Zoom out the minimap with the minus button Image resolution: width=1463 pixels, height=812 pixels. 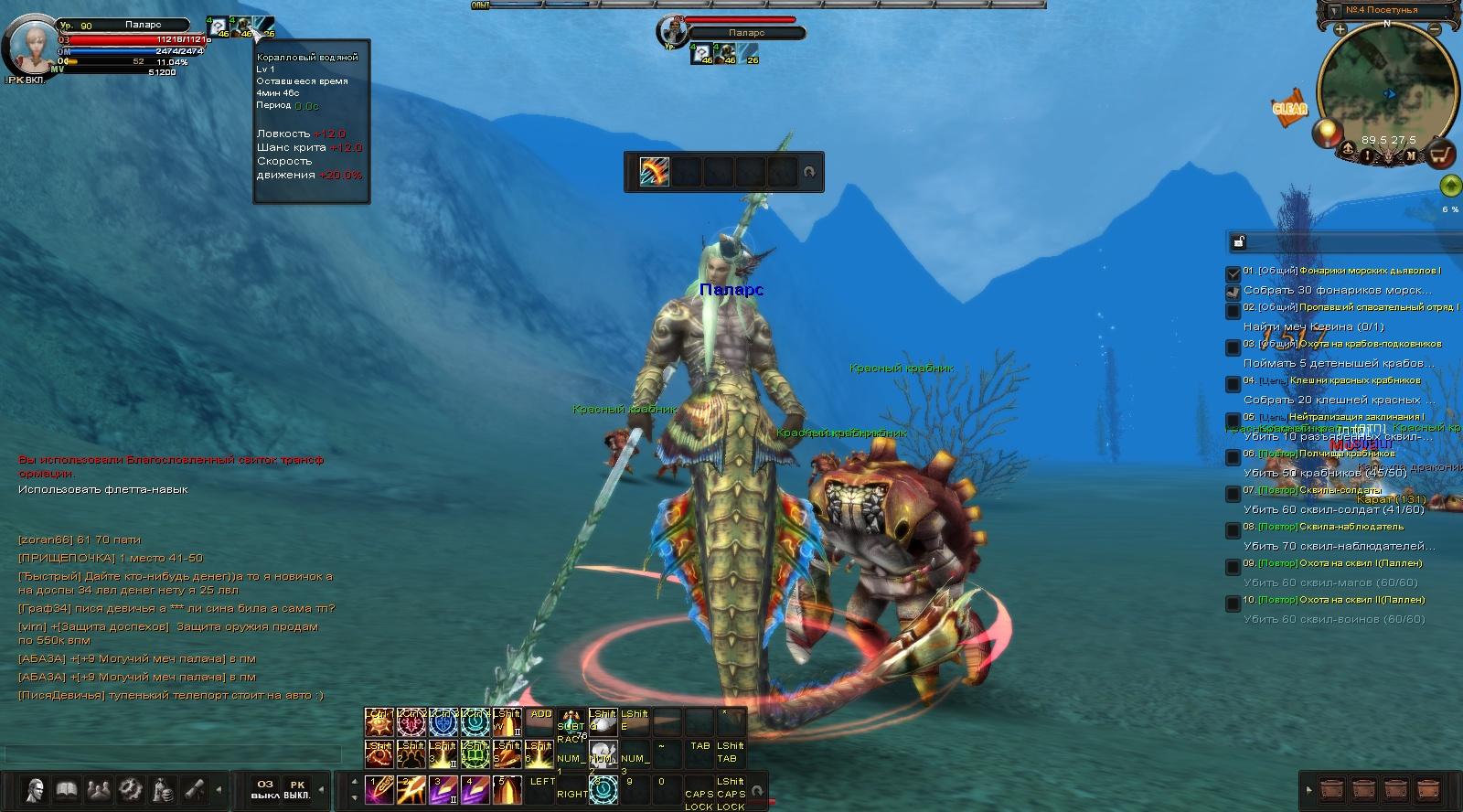(x=1438, y=30)
